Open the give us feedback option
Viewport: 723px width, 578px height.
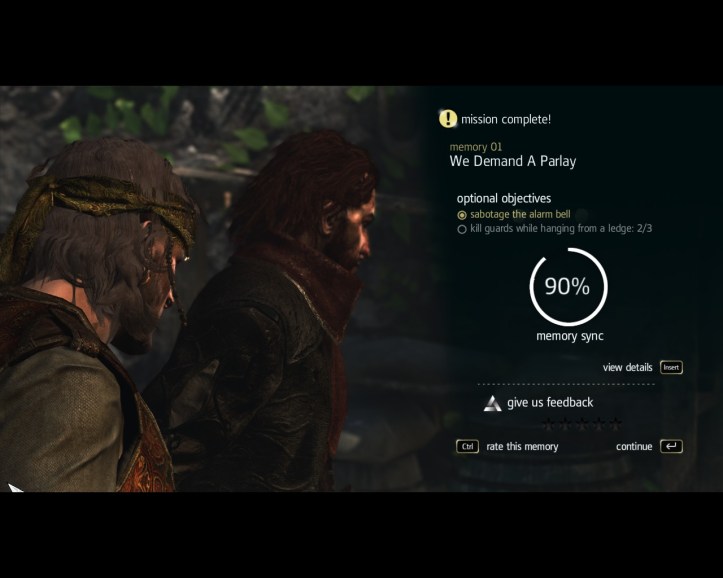pos(549,403)
